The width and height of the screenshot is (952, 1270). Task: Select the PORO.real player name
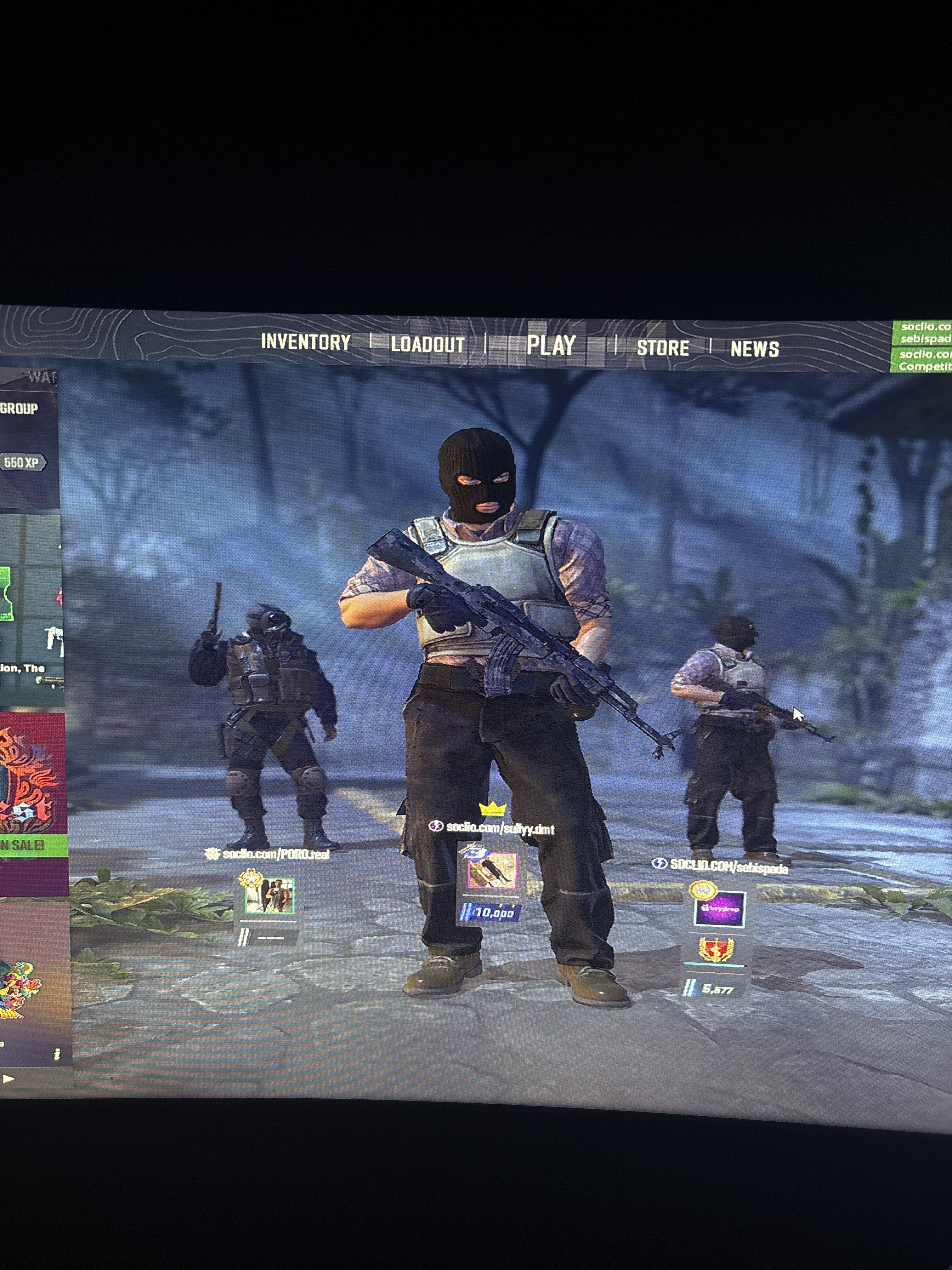pyautogui.click(x=275, y=854)
